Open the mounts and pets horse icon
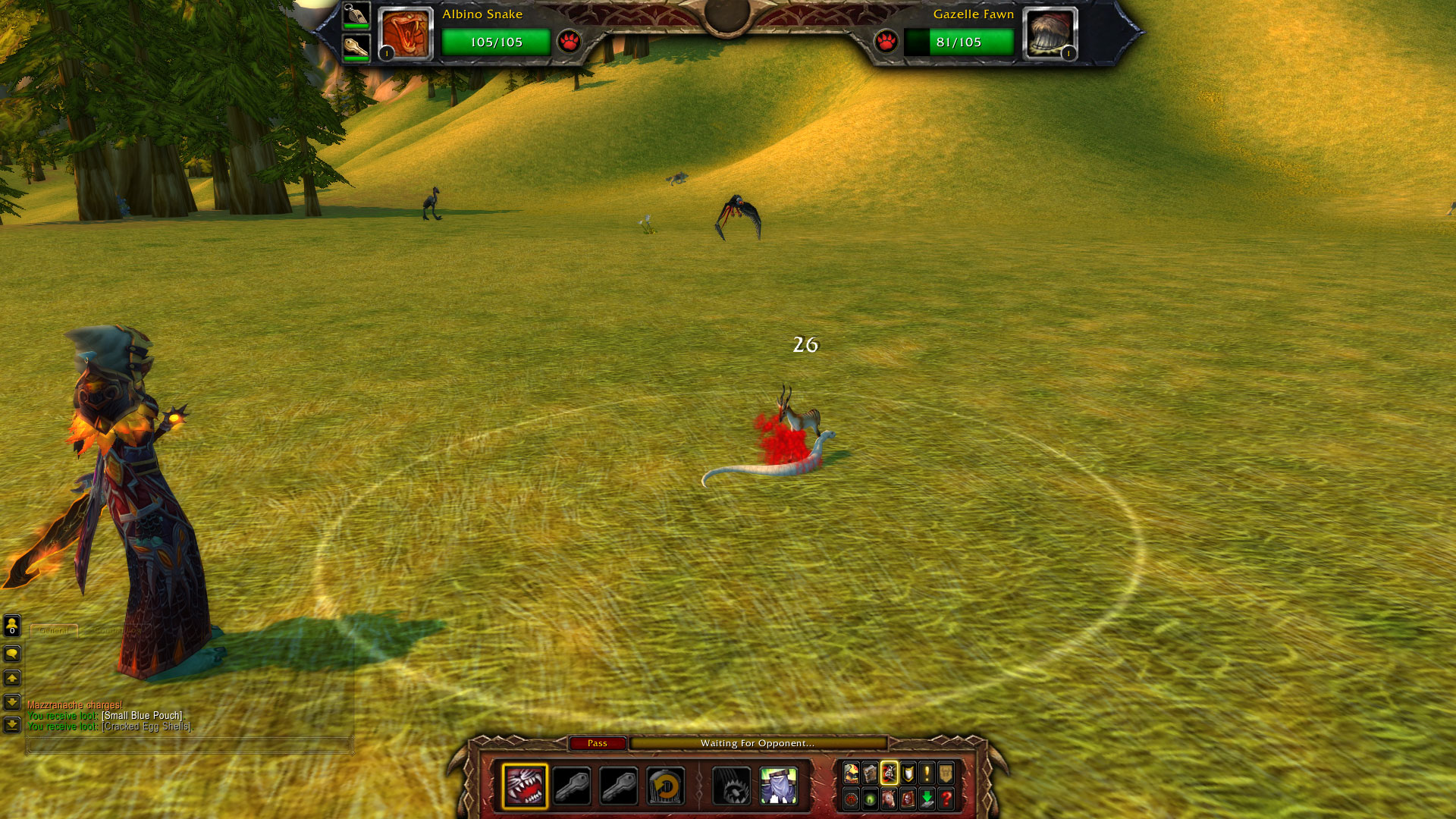 889,799
